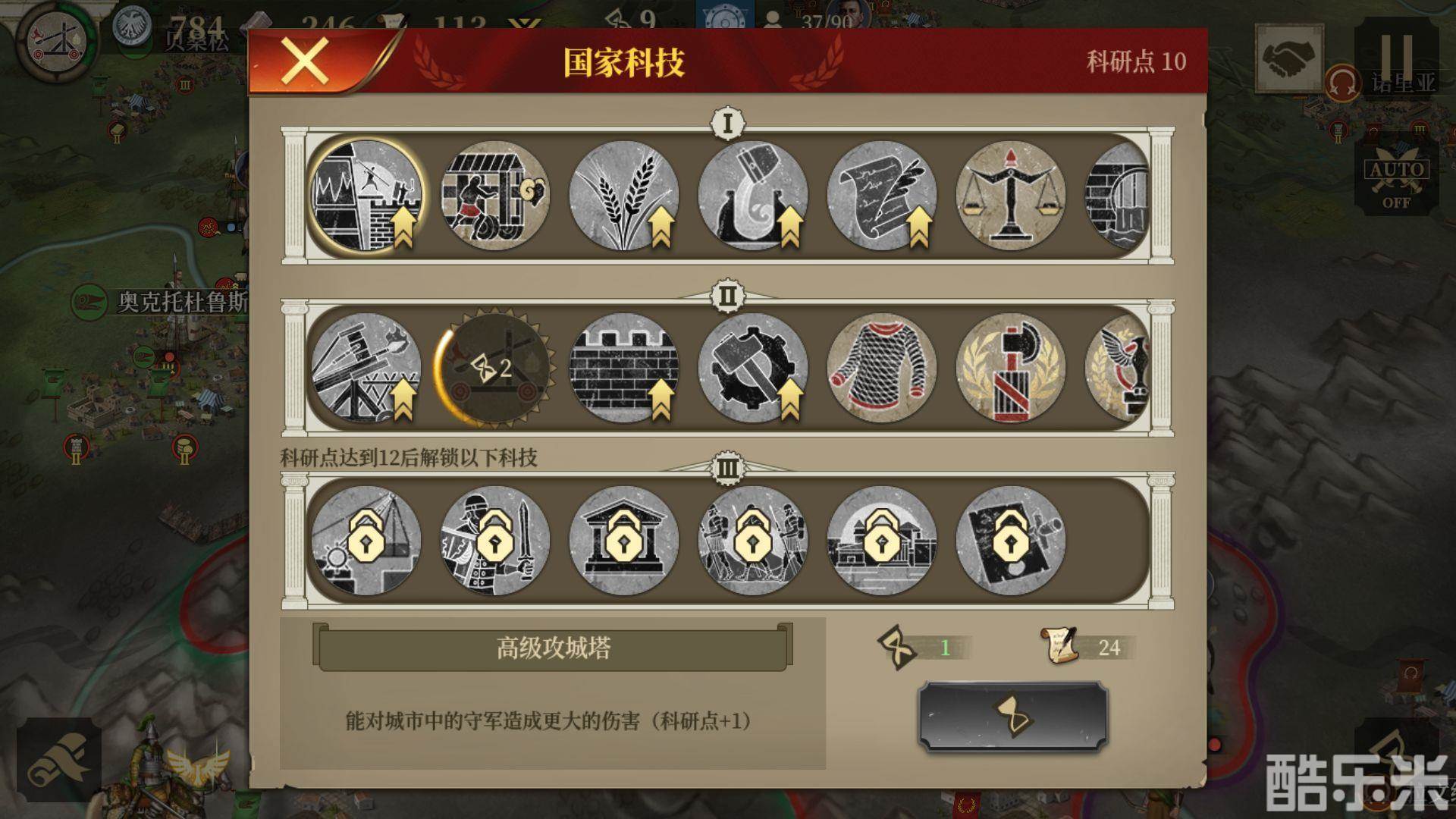This screenshot has height=819, width=1456.
Task: Select the wheat farming technology
Action: click(624, 196)
